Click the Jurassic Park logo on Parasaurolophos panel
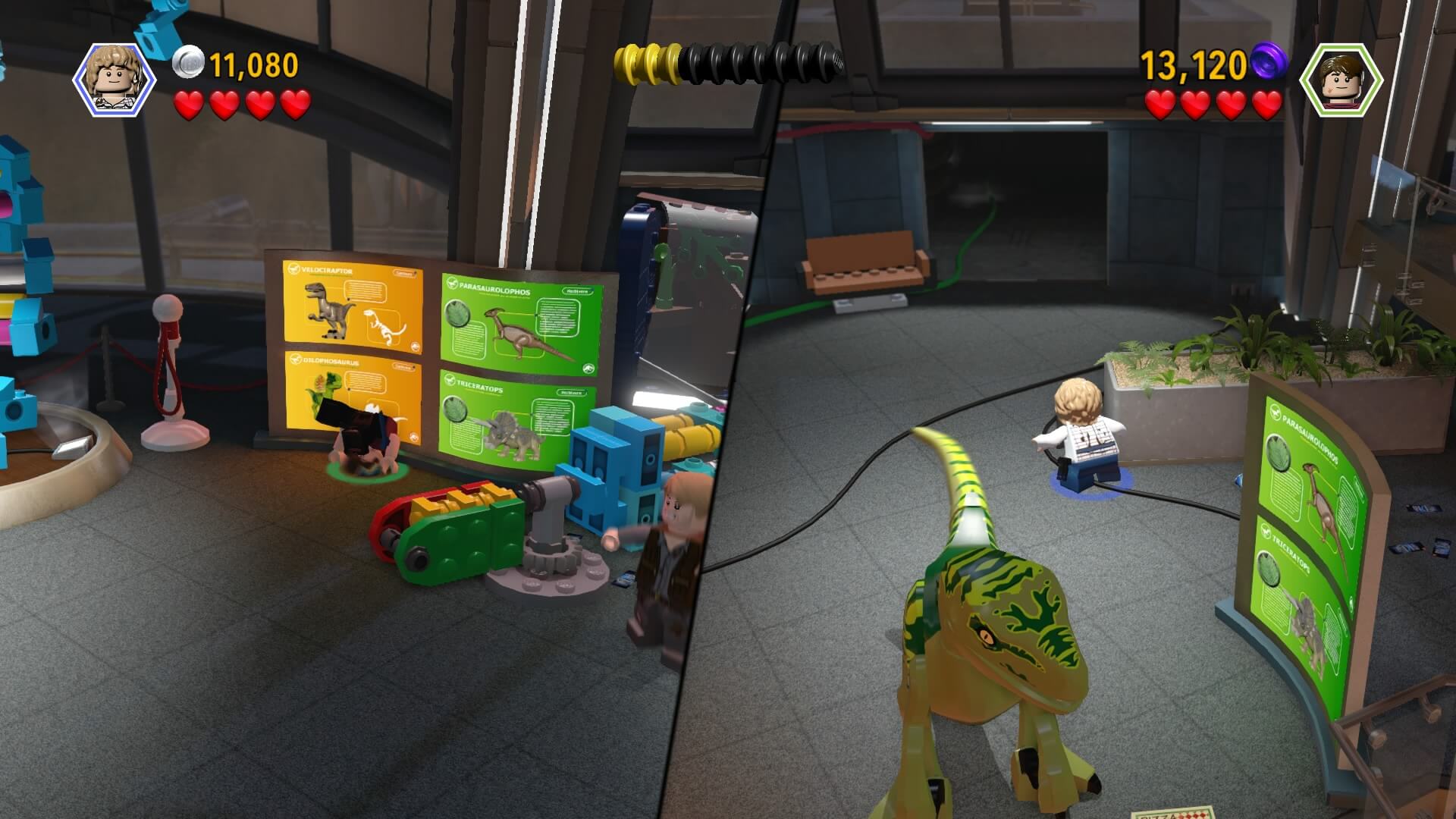The image size is (1456, 819). [590, 367]
